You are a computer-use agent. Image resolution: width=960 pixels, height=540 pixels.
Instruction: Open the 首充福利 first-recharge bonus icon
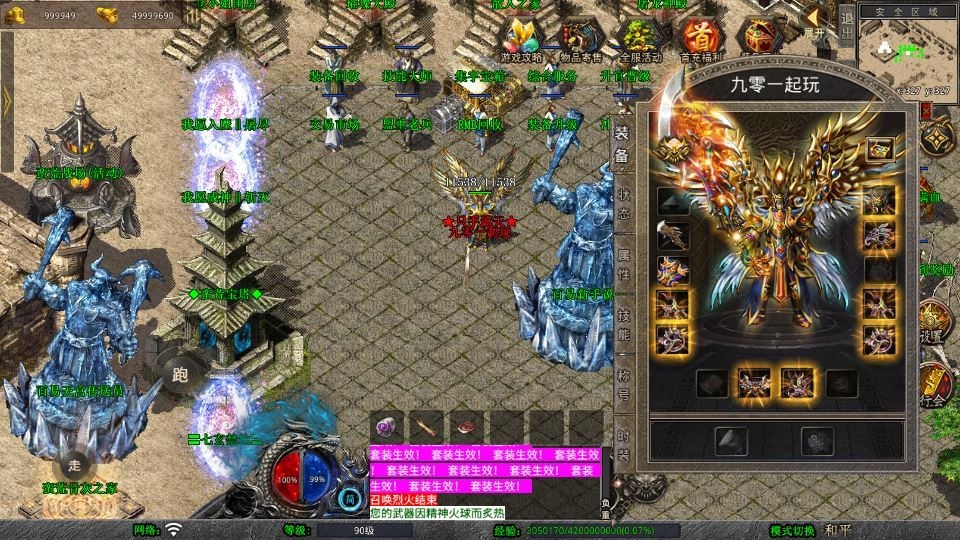(x=699, y=38)
